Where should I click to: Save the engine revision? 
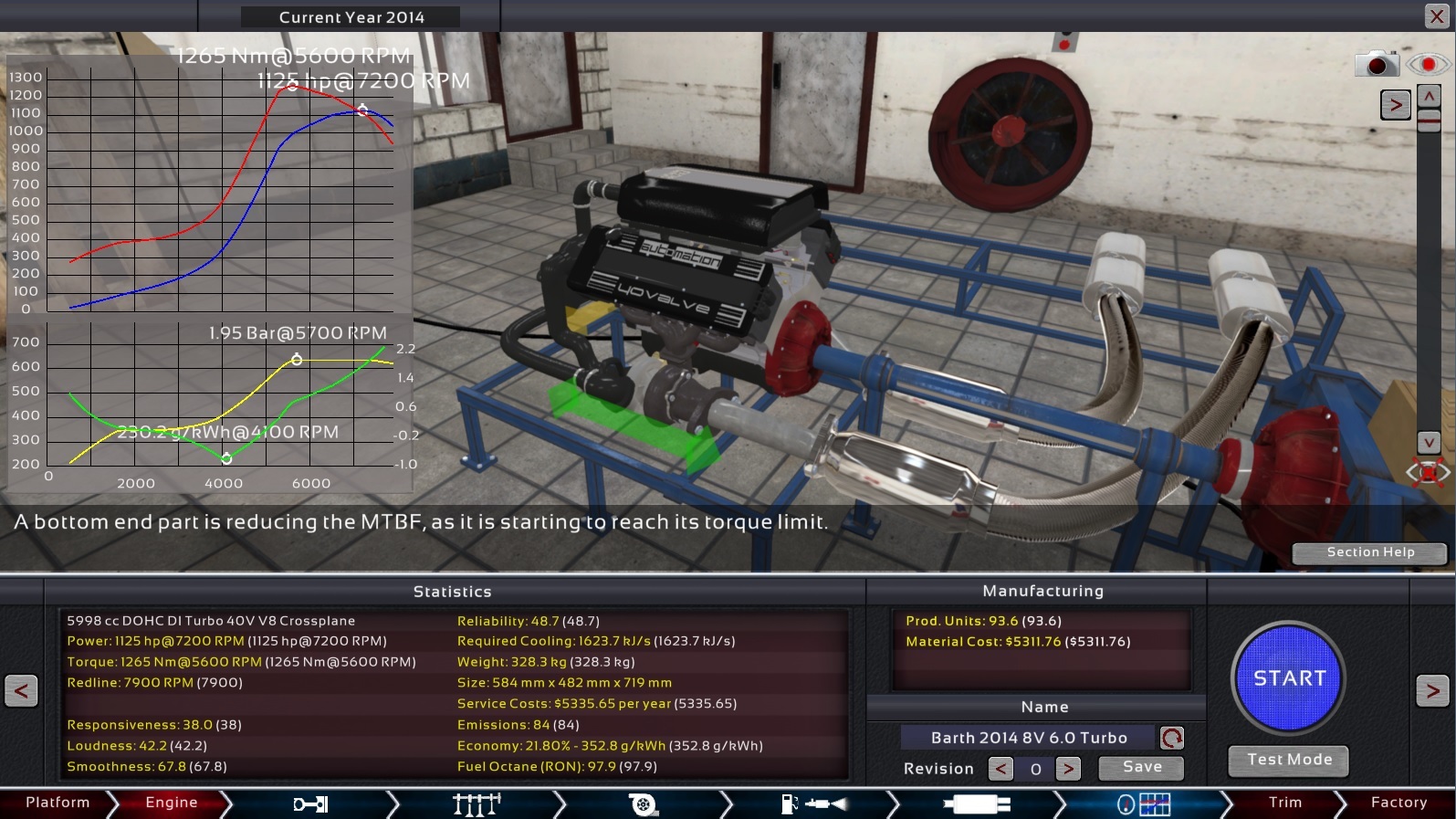(1141, 768)
